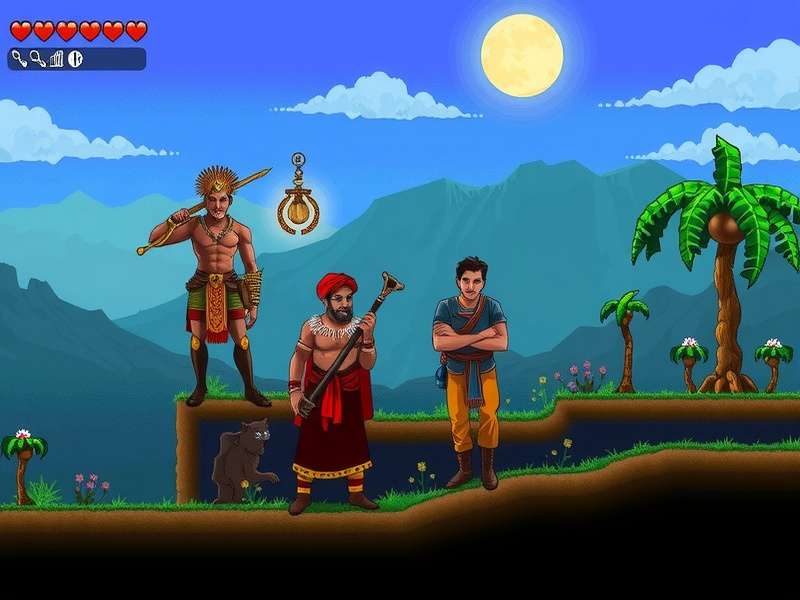
Task: Select the round half-filled circle icon
Action: click(x=75, y=59)
